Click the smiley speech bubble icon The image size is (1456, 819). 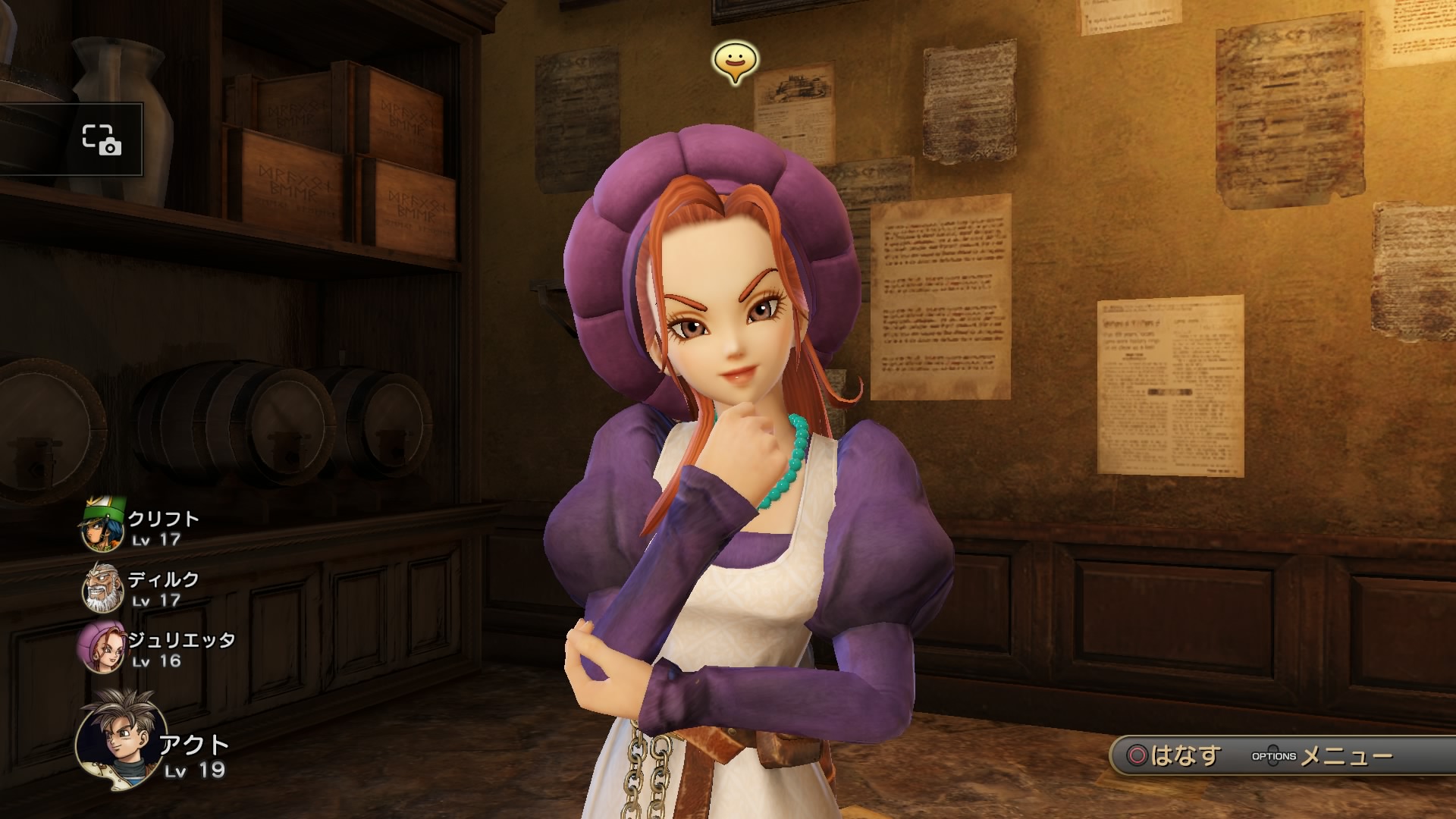[x=735, y=62]
